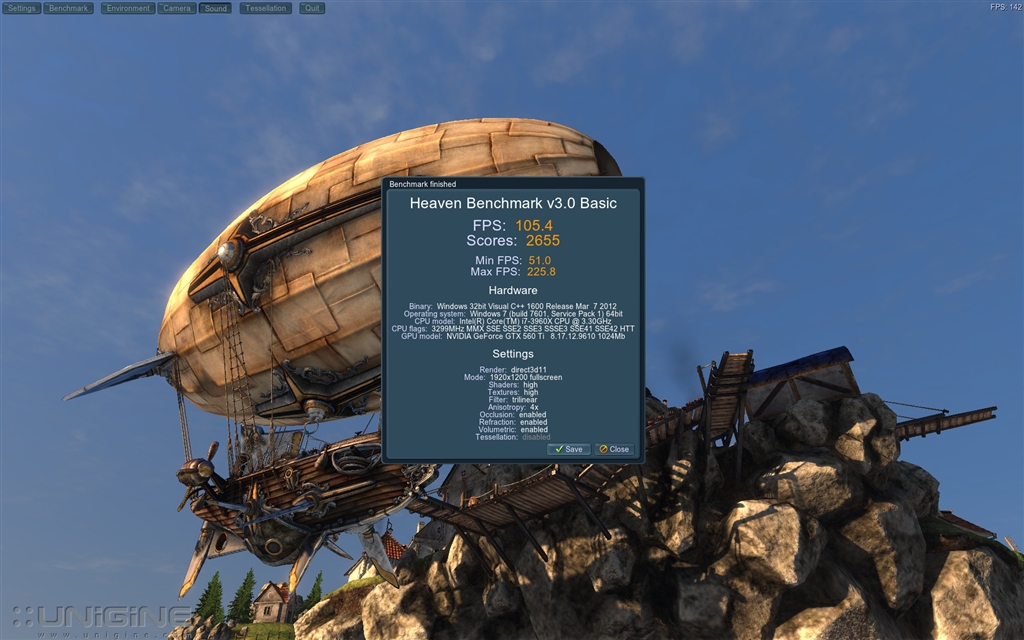The image size is (1024, 640).
Task: Open the Environment options
Action: (128, 8)
